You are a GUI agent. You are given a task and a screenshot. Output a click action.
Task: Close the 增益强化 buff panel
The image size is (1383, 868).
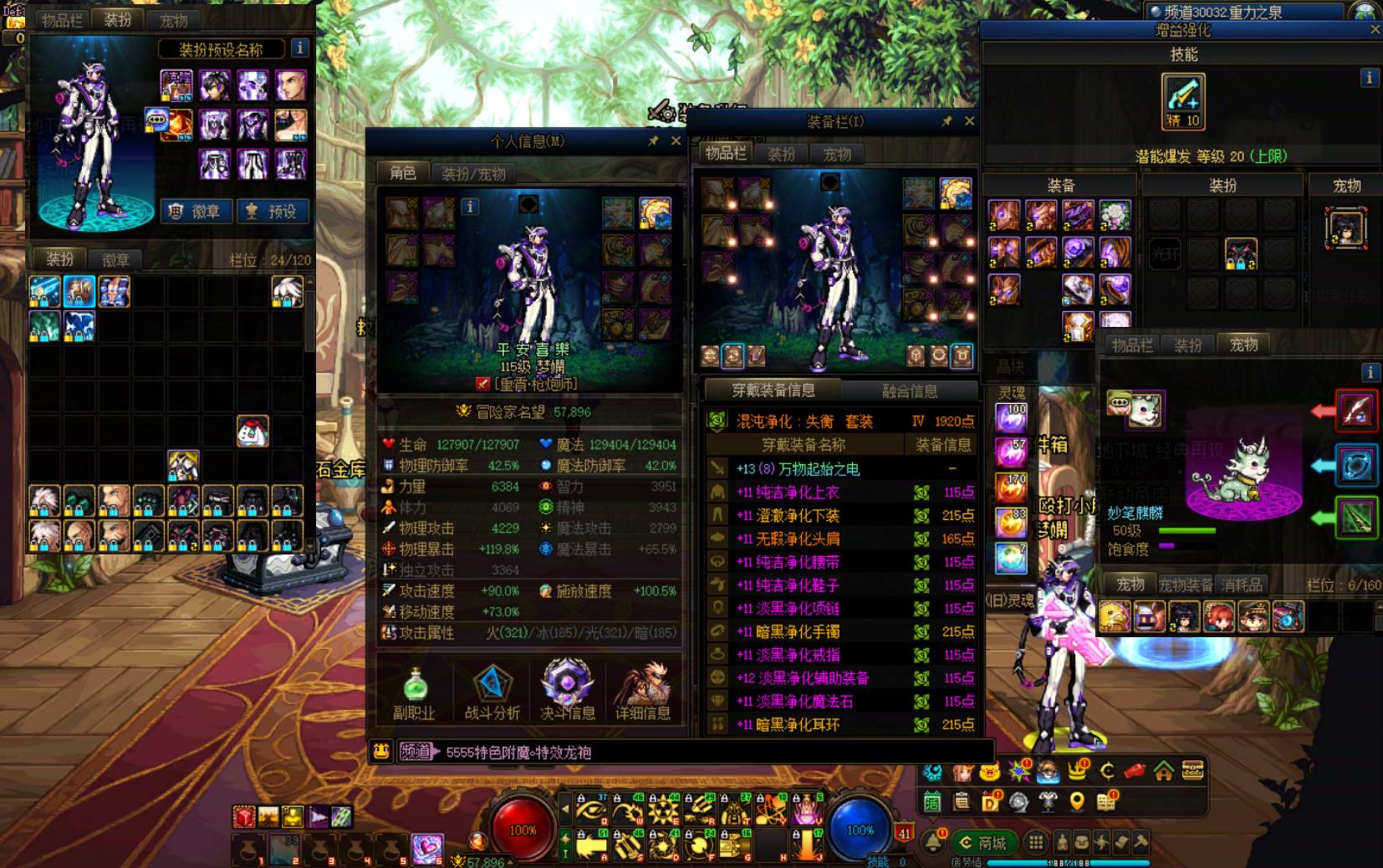pos(1375,29)
